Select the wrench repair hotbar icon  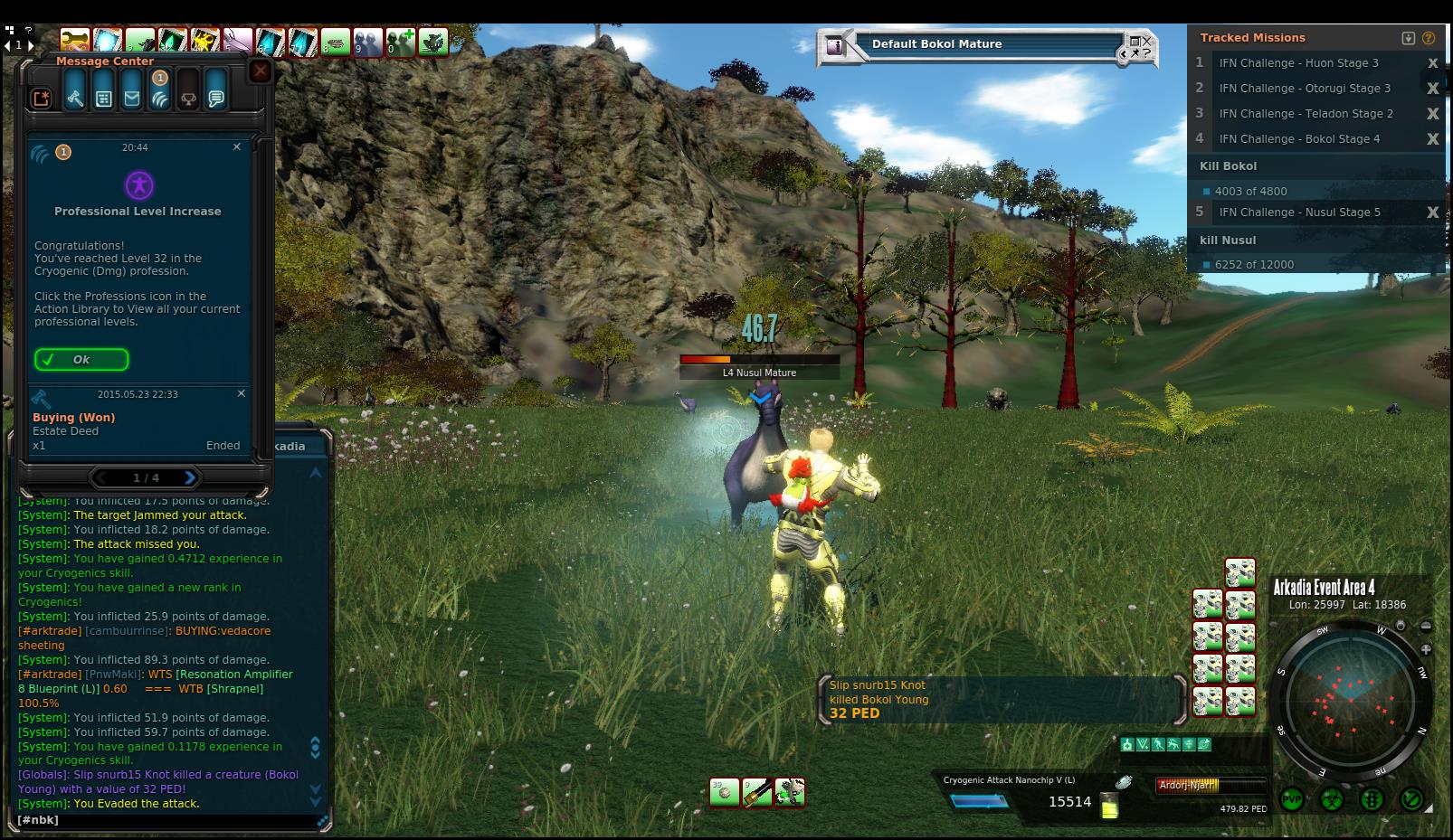coord(789,793)
